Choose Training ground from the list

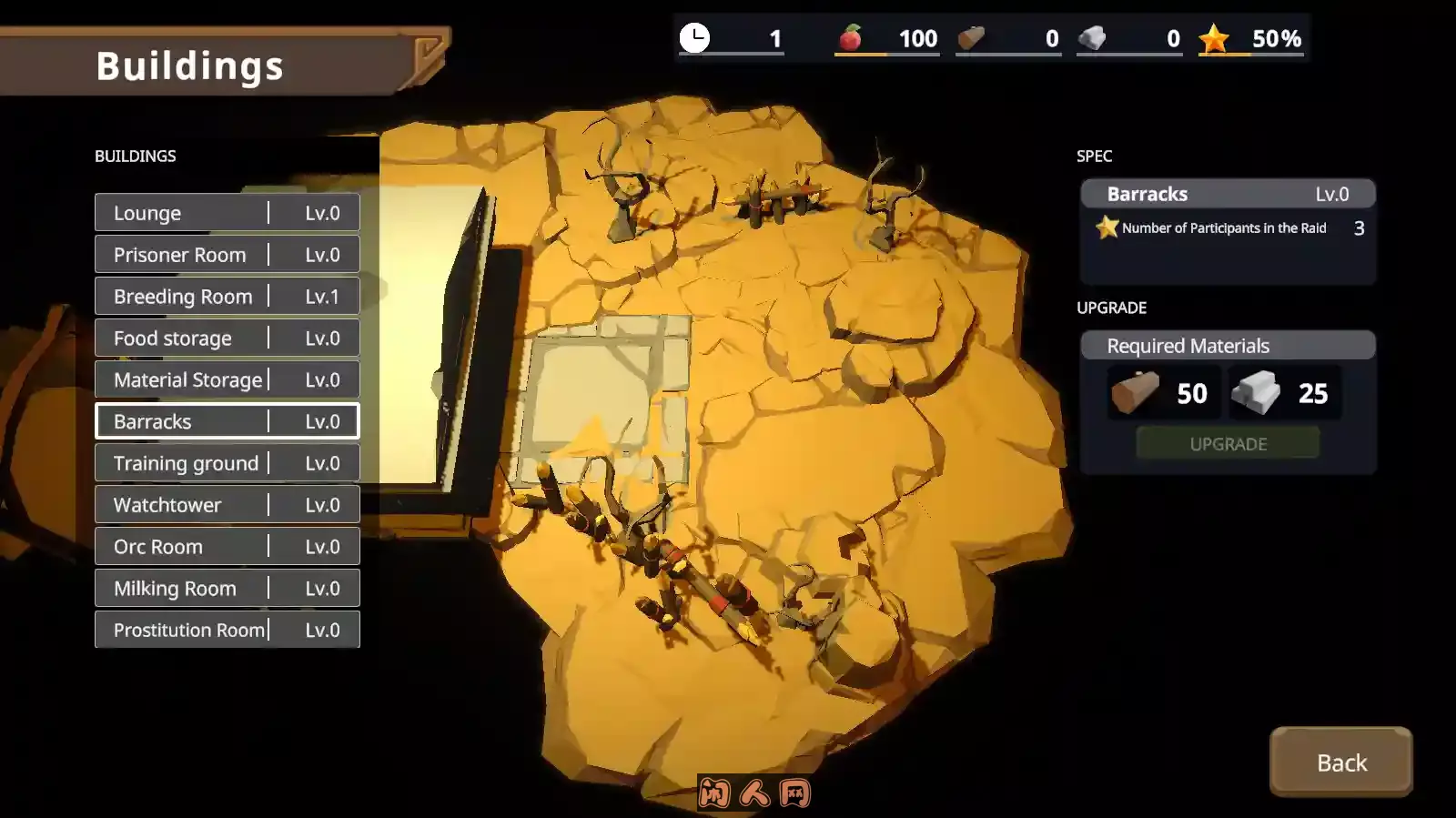coord(227,463)
